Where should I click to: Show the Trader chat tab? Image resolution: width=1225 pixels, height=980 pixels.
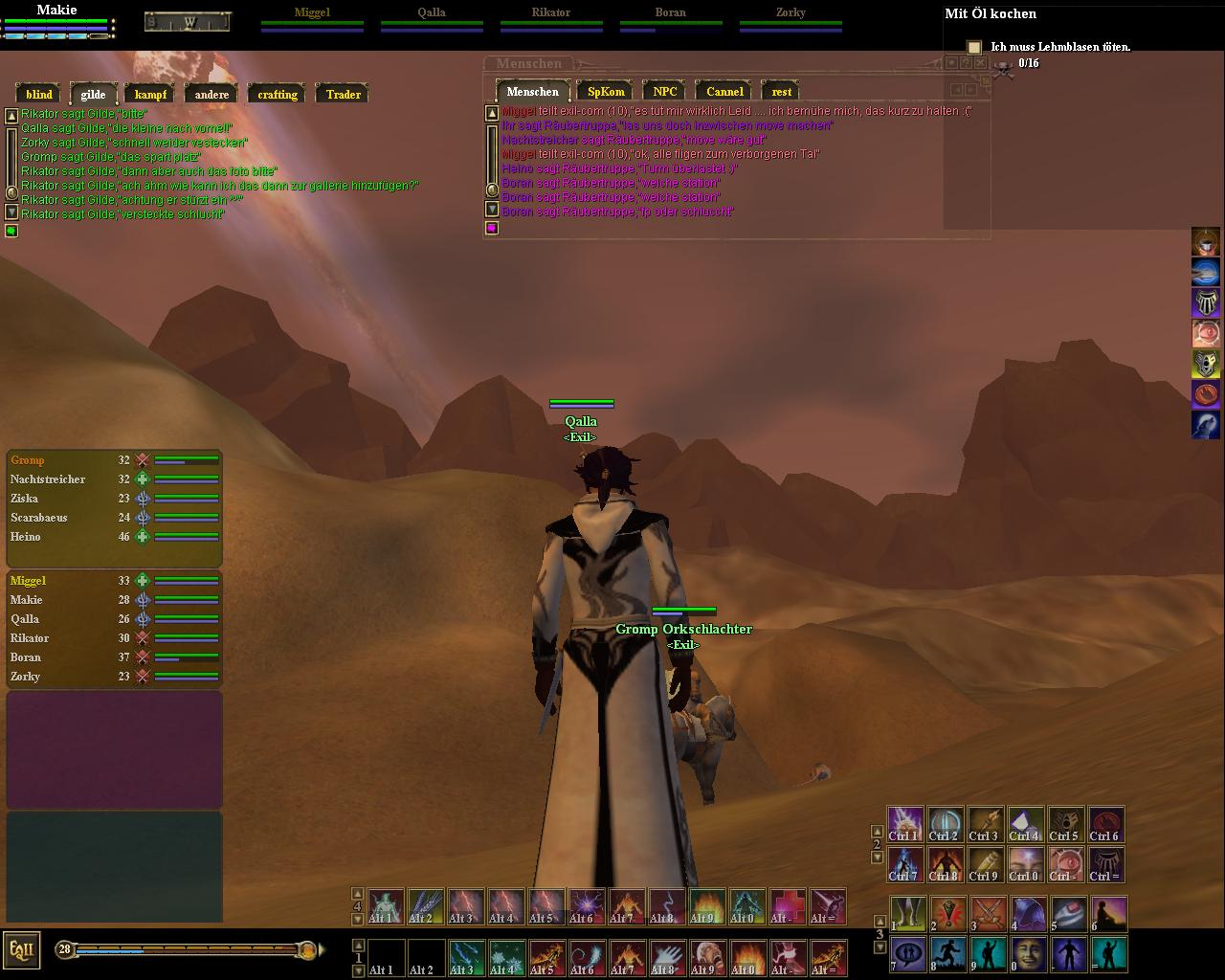click(343, 95)
